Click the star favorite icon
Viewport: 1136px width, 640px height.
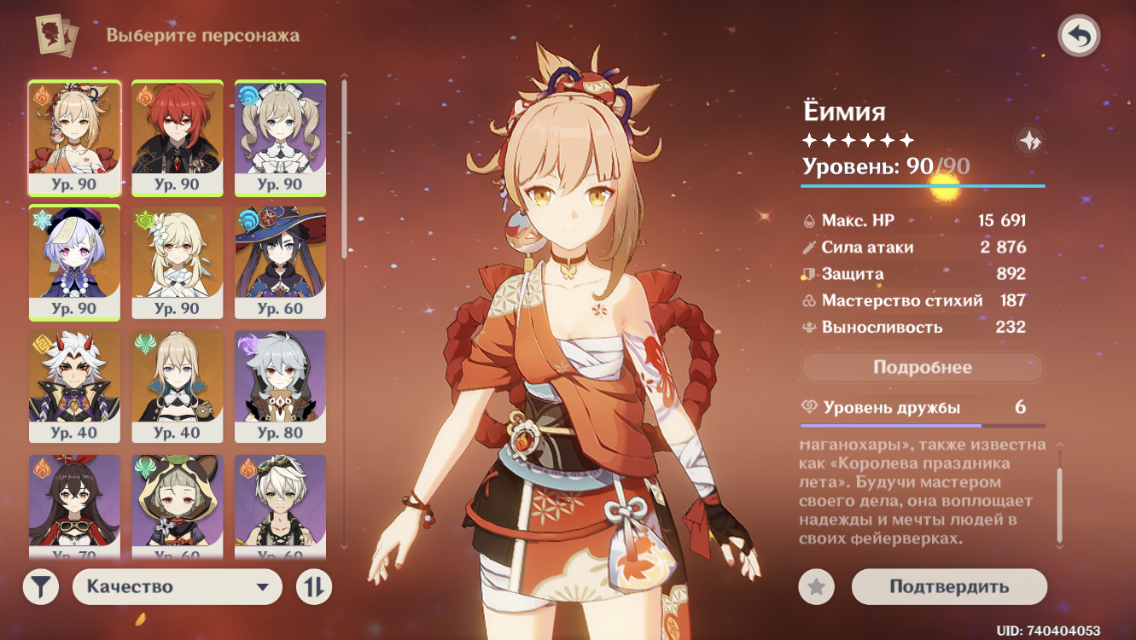[x=816, y=587]
